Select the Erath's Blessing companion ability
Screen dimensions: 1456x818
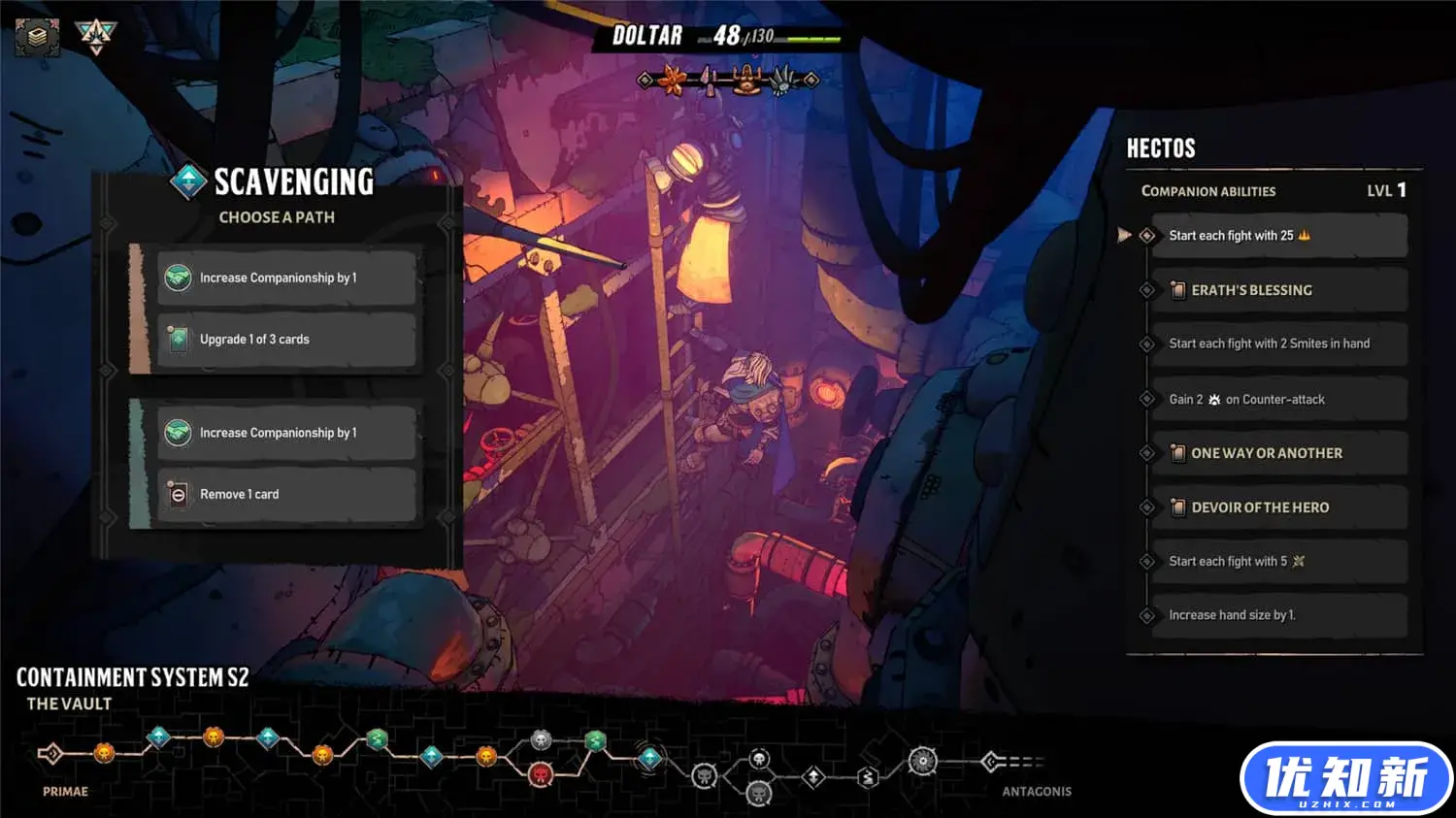click(1278, 290)
